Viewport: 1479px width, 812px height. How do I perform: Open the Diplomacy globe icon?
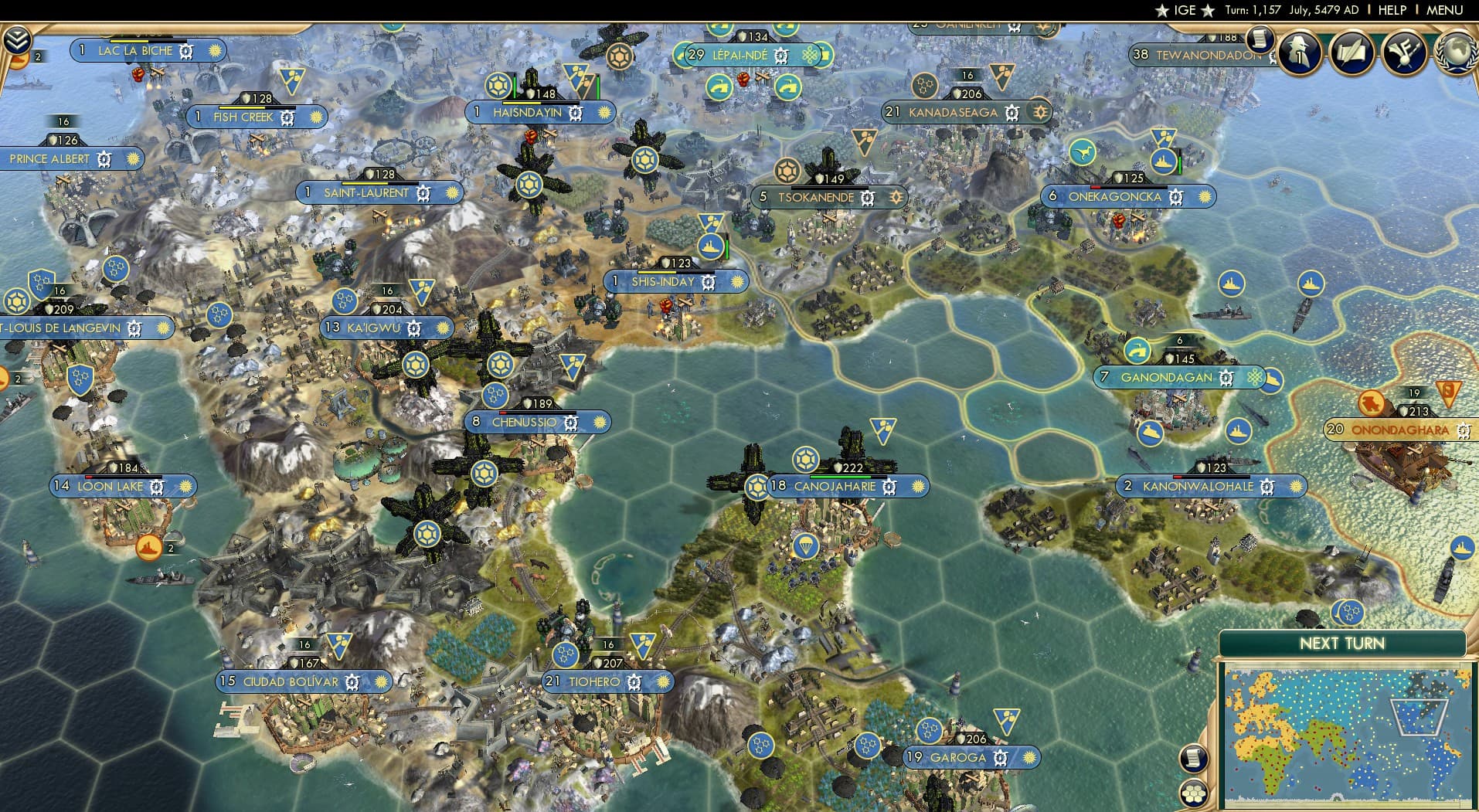pos(1456,52)
